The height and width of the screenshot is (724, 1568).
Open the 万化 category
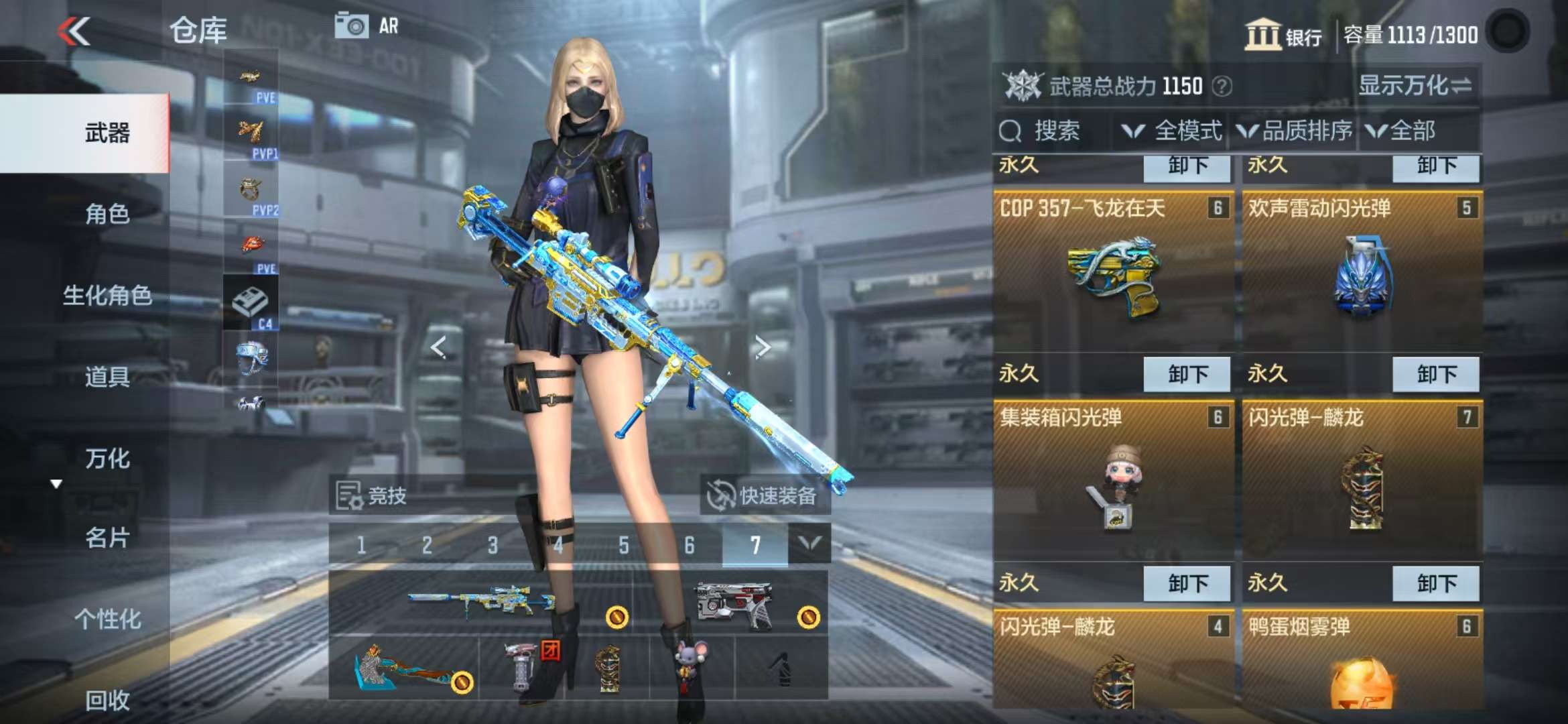tap(107, 459)
